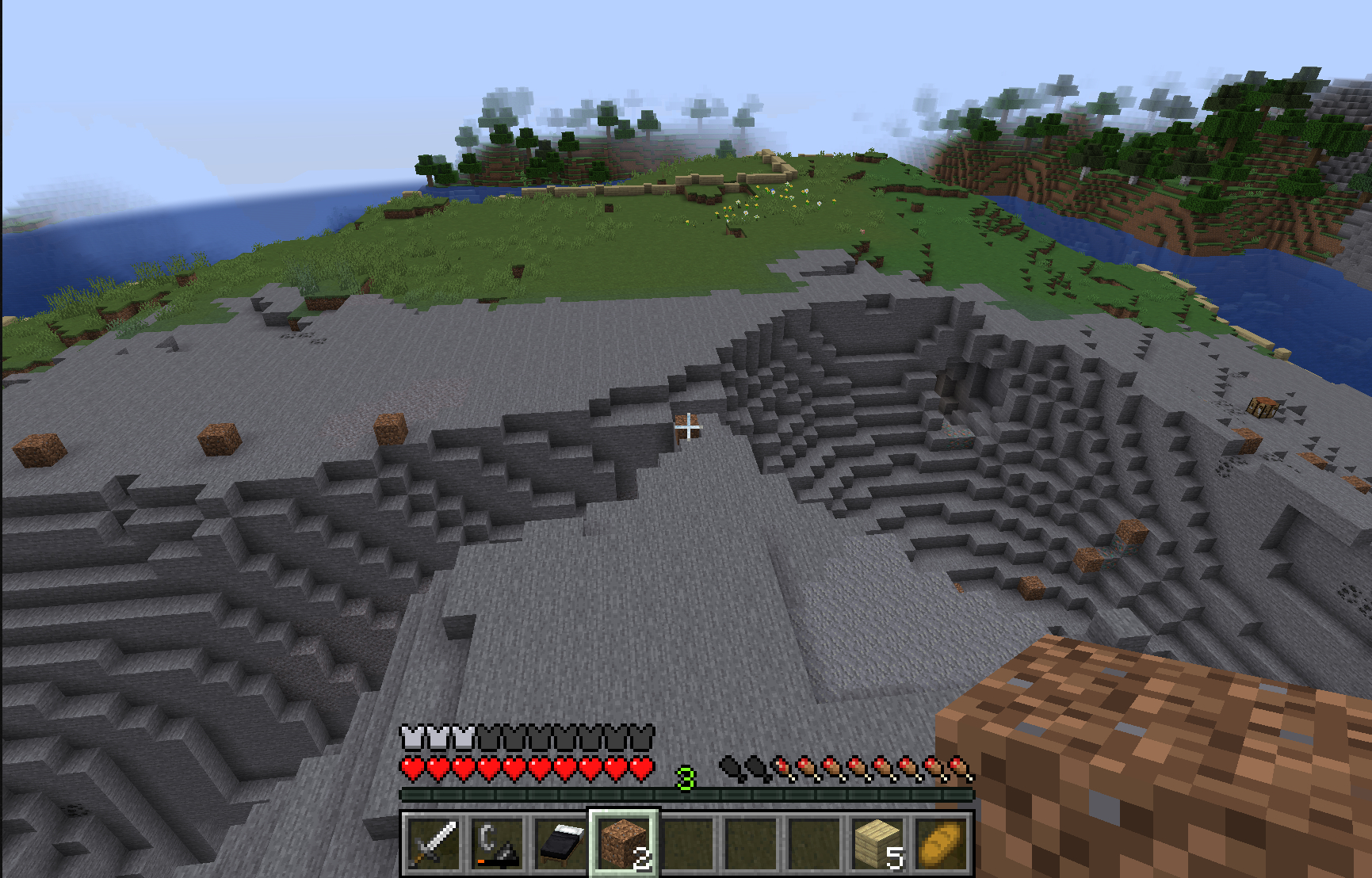Select the bread hotbar slot
This screenshot has width=1372, height=878.
[941, 844]
